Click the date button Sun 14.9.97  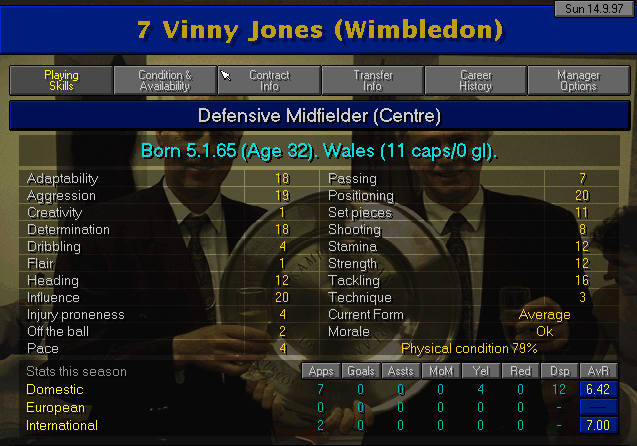594,8
